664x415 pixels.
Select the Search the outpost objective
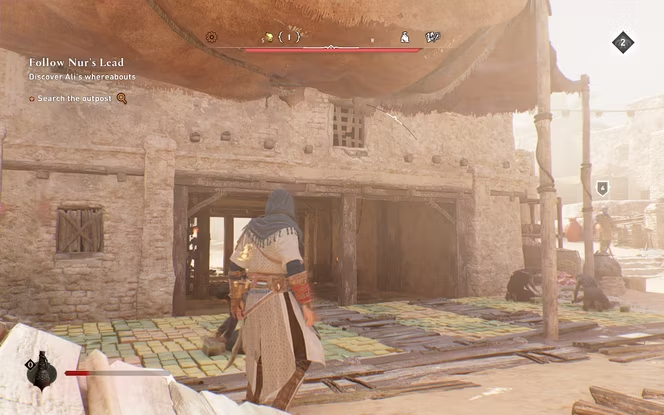tap(77, 98)
